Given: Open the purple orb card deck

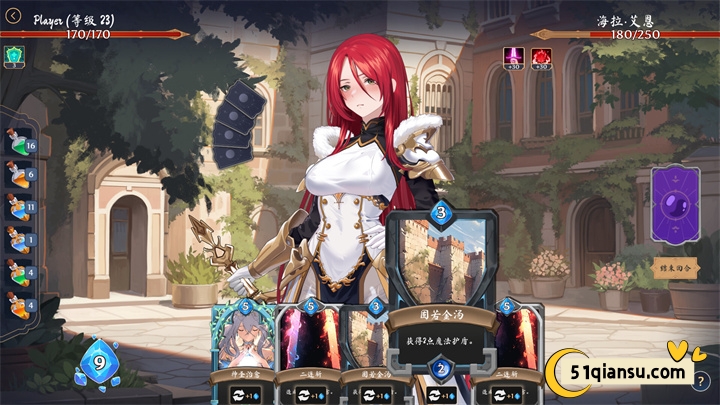Looking at the screenshot, I should click(x=675, y=205).
